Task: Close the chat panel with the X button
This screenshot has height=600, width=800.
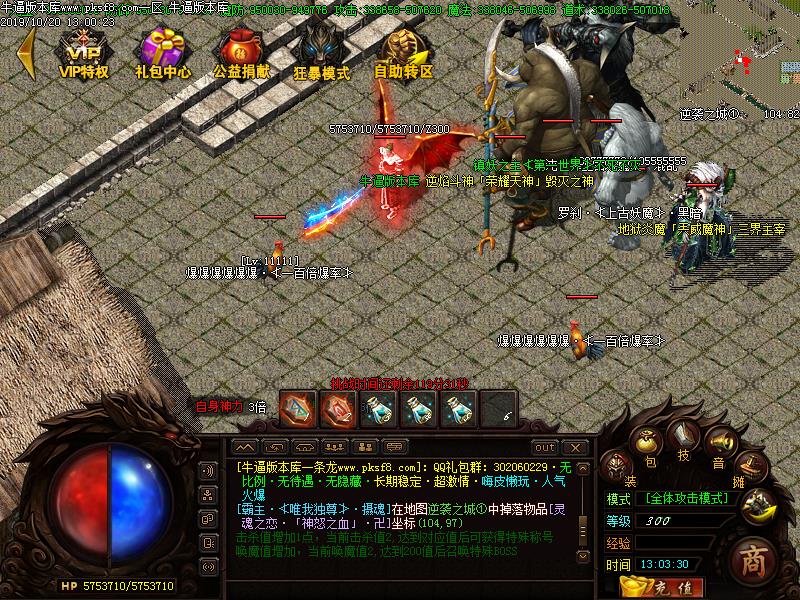Action: point(574,447)
